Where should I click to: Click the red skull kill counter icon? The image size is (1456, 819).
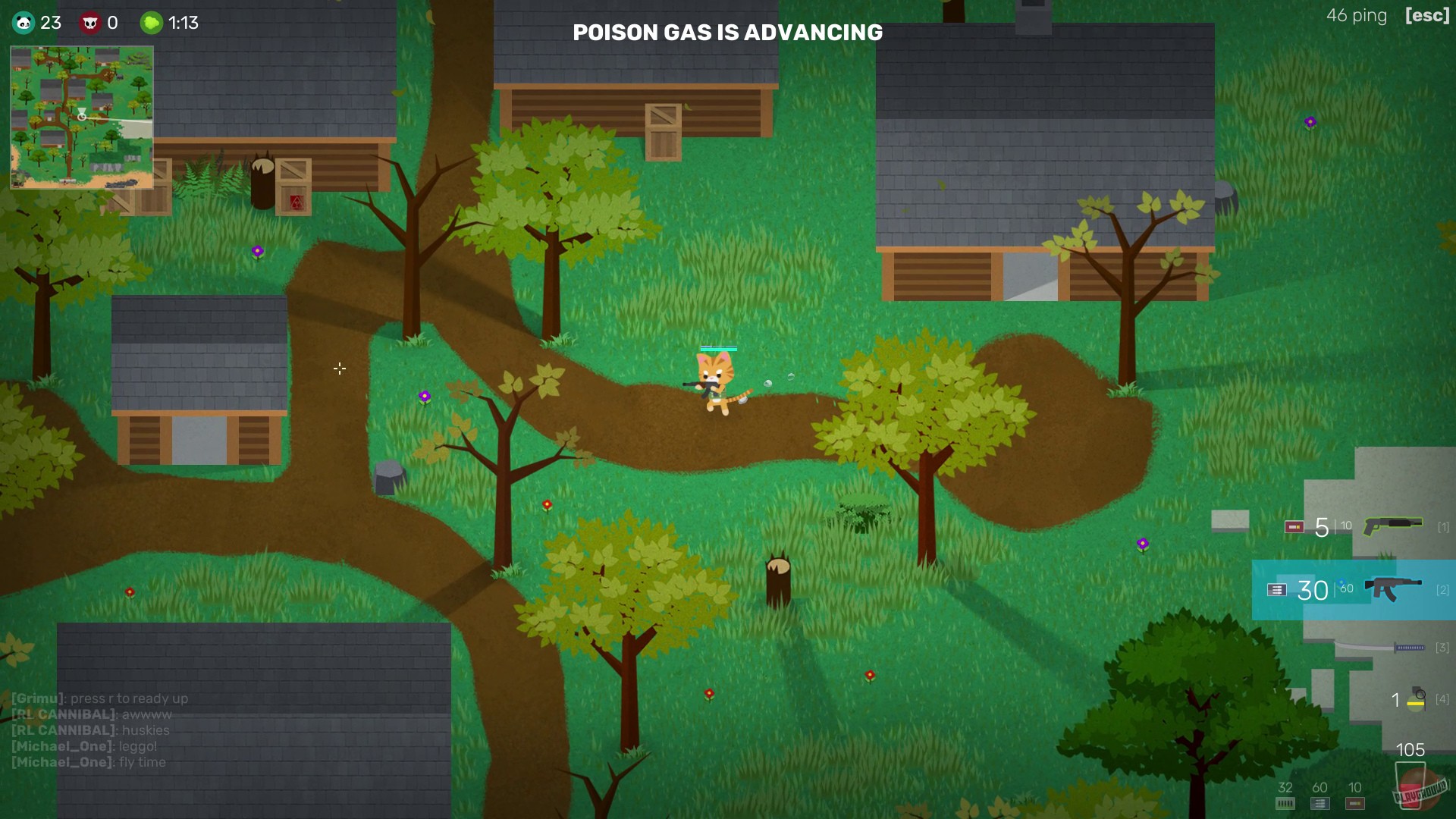[x=91, y=22]
